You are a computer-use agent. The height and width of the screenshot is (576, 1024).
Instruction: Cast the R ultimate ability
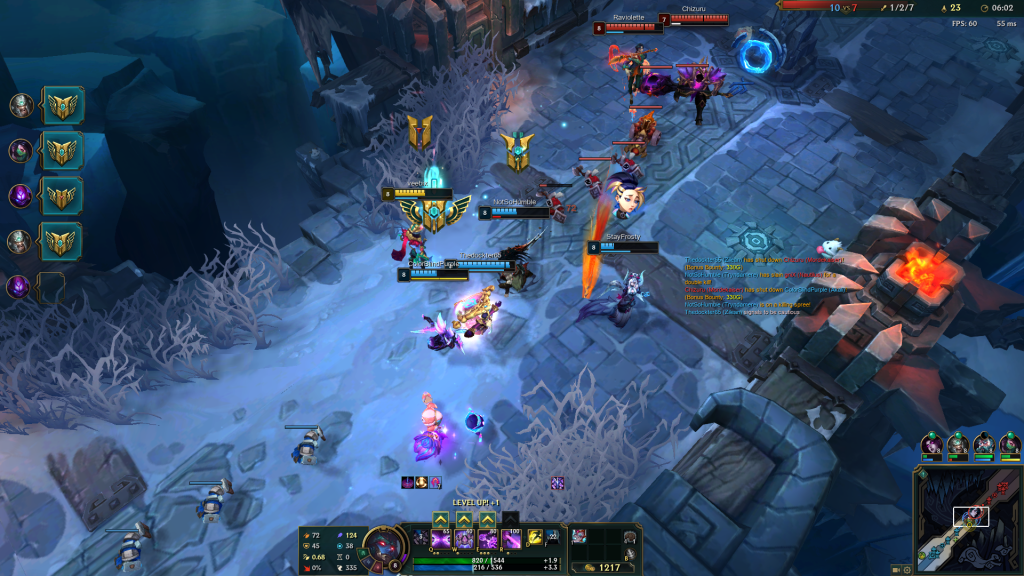pyautogui.click(x=510, y=540)
